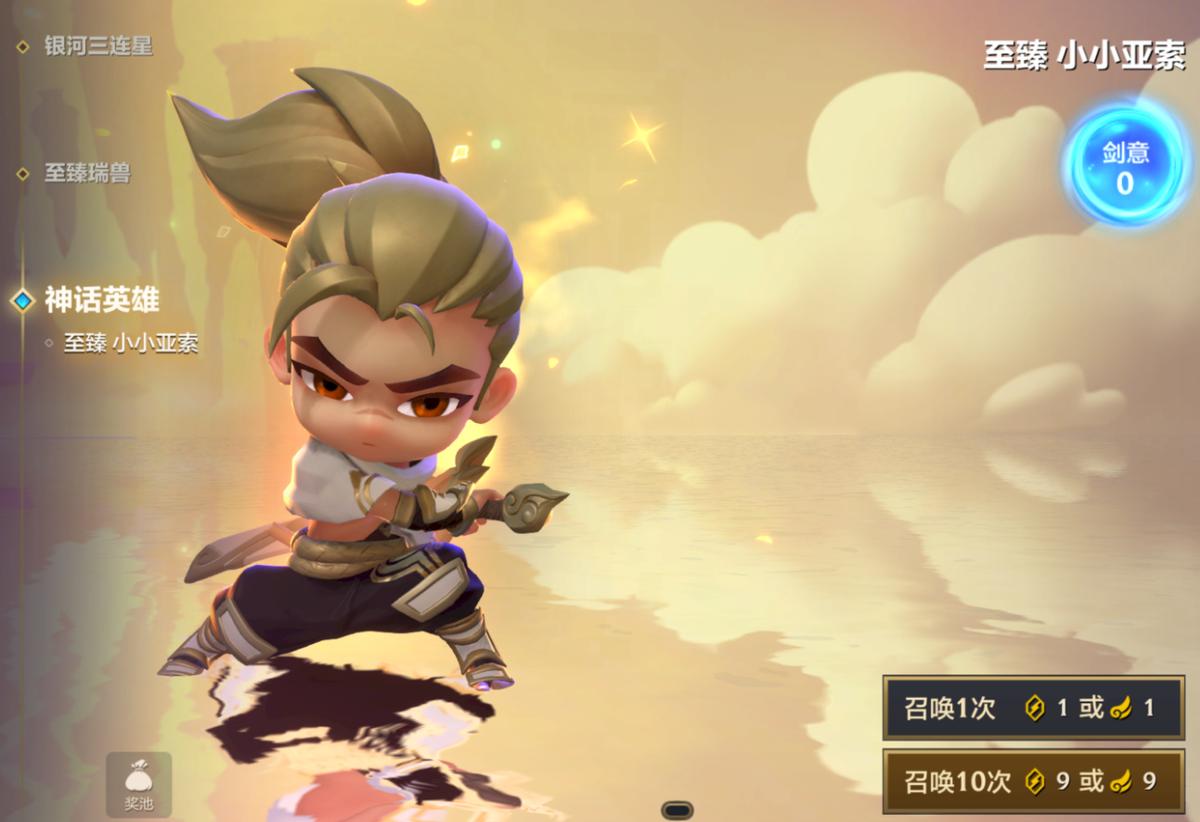1200x822 pixels.
Task: Open the 奖池 prize pool bag
Action: coord(139,785)
